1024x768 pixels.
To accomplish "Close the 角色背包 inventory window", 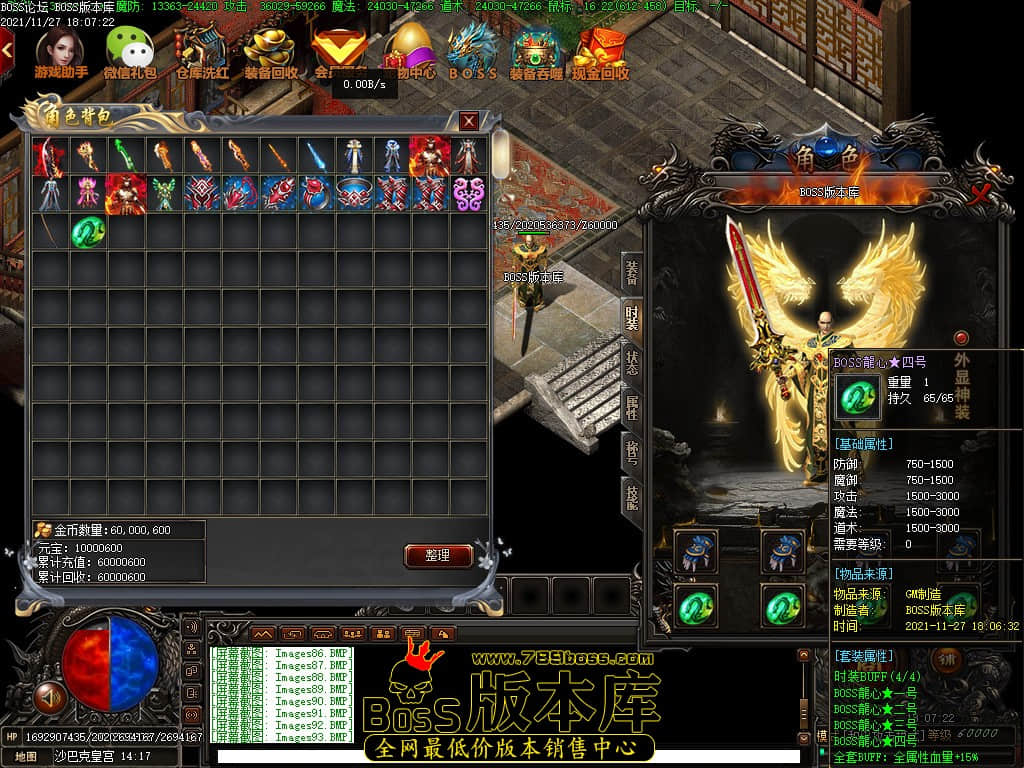I will (x=468, y=121).
